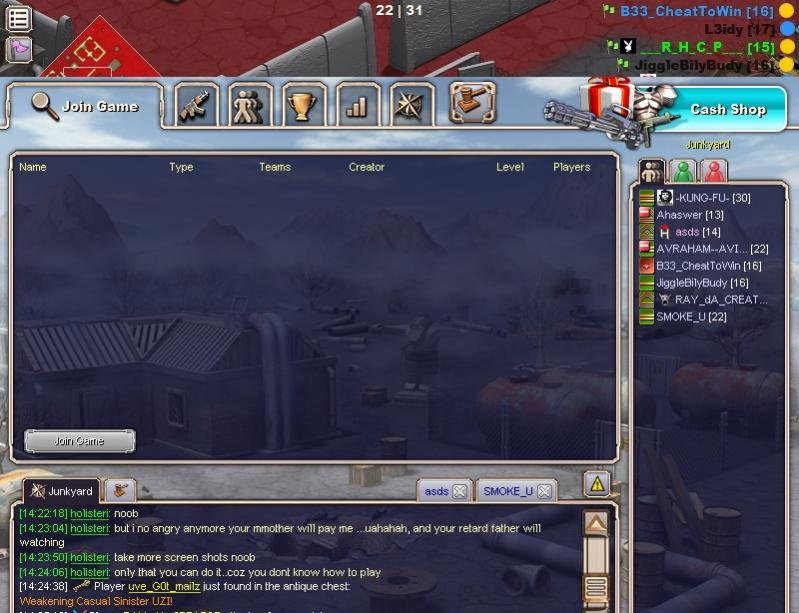
Task: Open the rifle weapons tab
Action: click(197, 105)
